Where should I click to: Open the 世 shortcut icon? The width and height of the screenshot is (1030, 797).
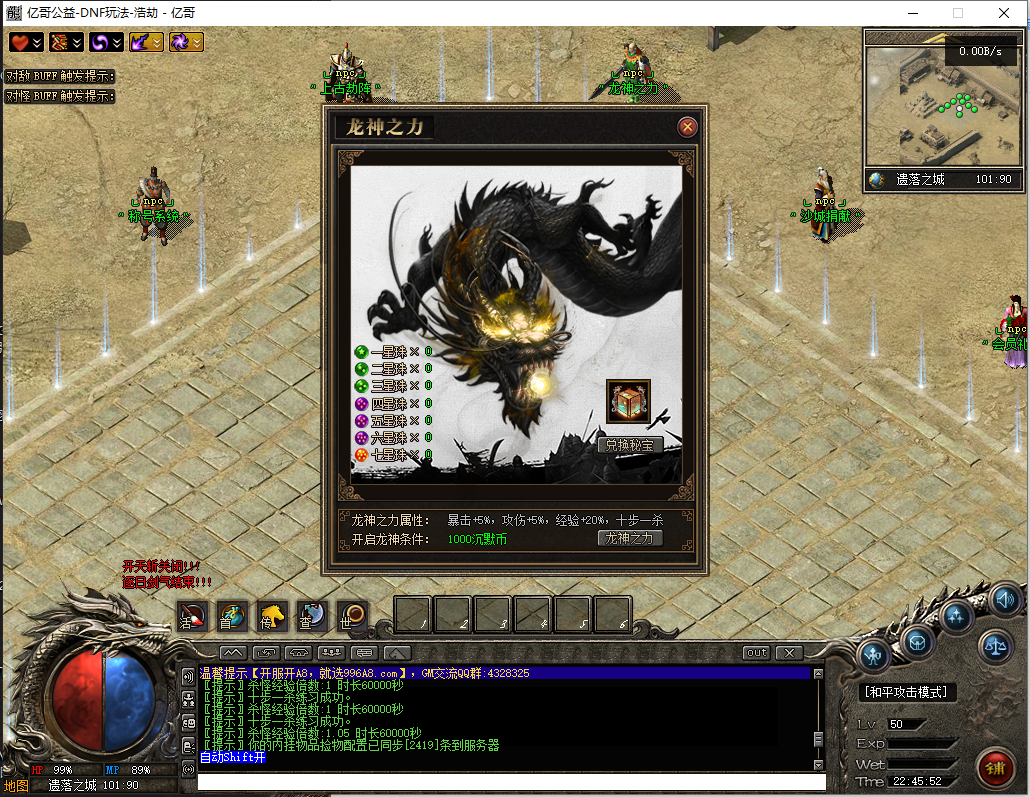(x=352, y=616)
